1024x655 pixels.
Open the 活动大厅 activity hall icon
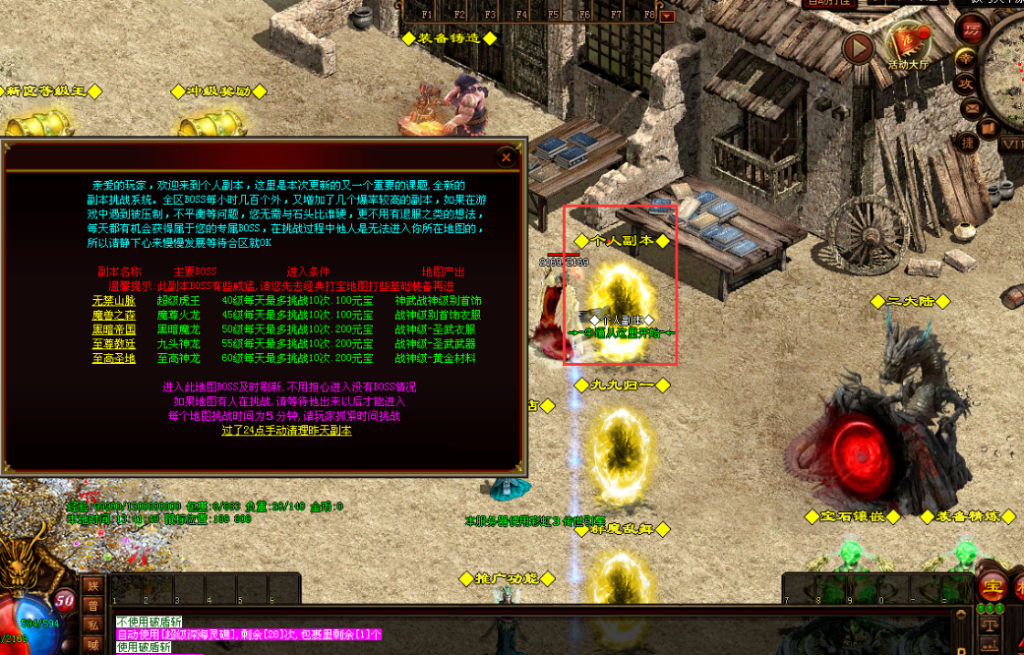coord(907,43)
